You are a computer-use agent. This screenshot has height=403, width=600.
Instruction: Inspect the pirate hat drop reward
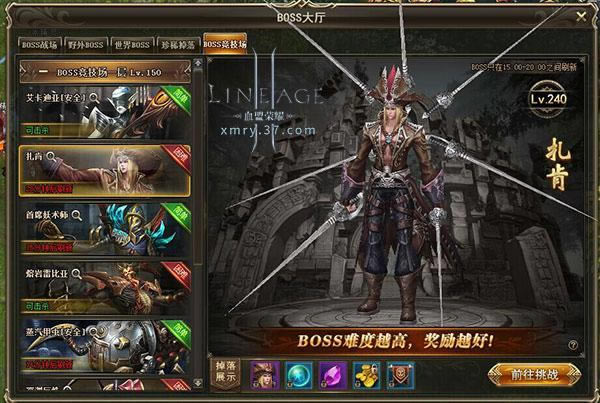coord(265,372)
